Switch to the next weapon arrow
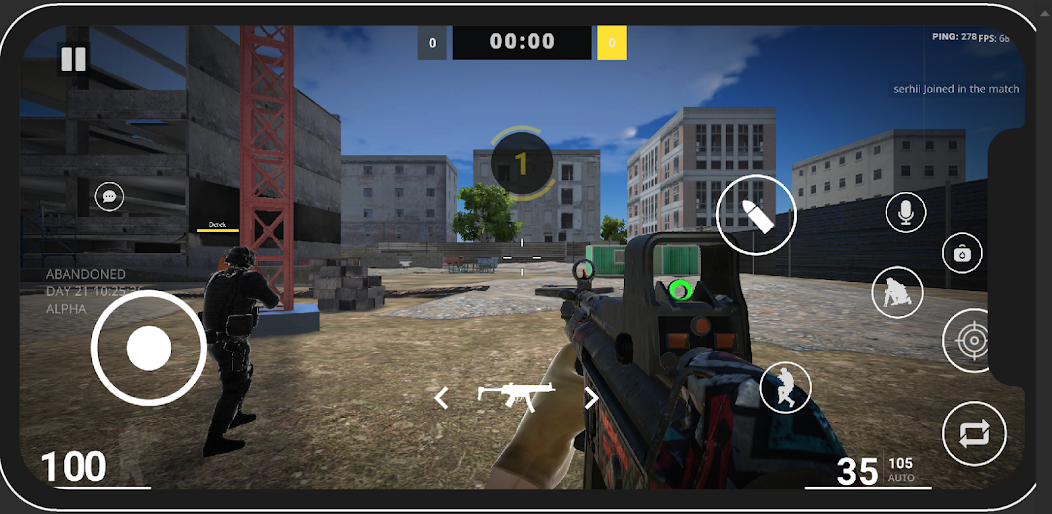Screen dimensions: 1052x514 (591, 398)
